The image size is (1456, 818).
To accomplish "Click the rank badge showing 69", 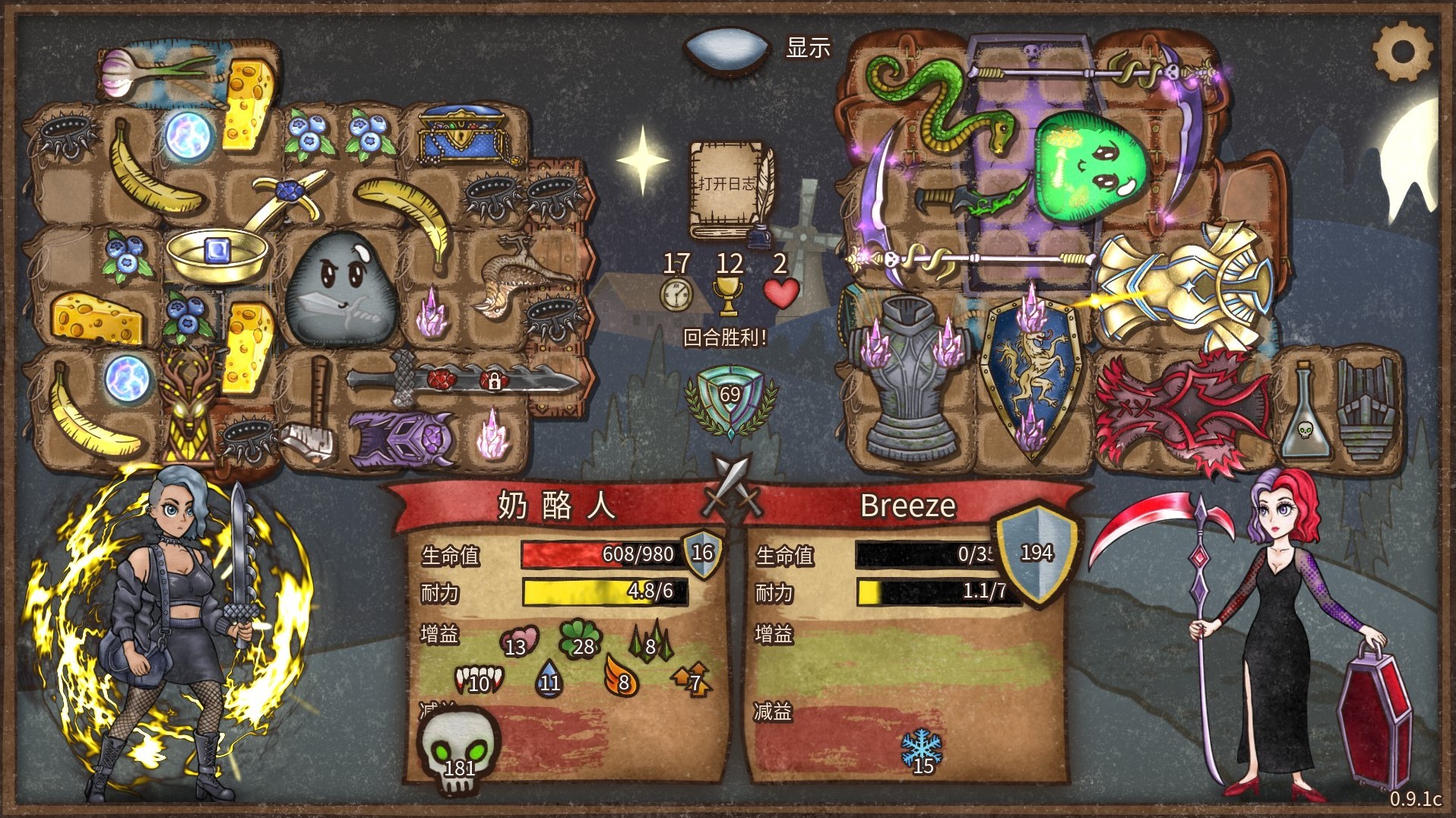I will click(730, 395).
